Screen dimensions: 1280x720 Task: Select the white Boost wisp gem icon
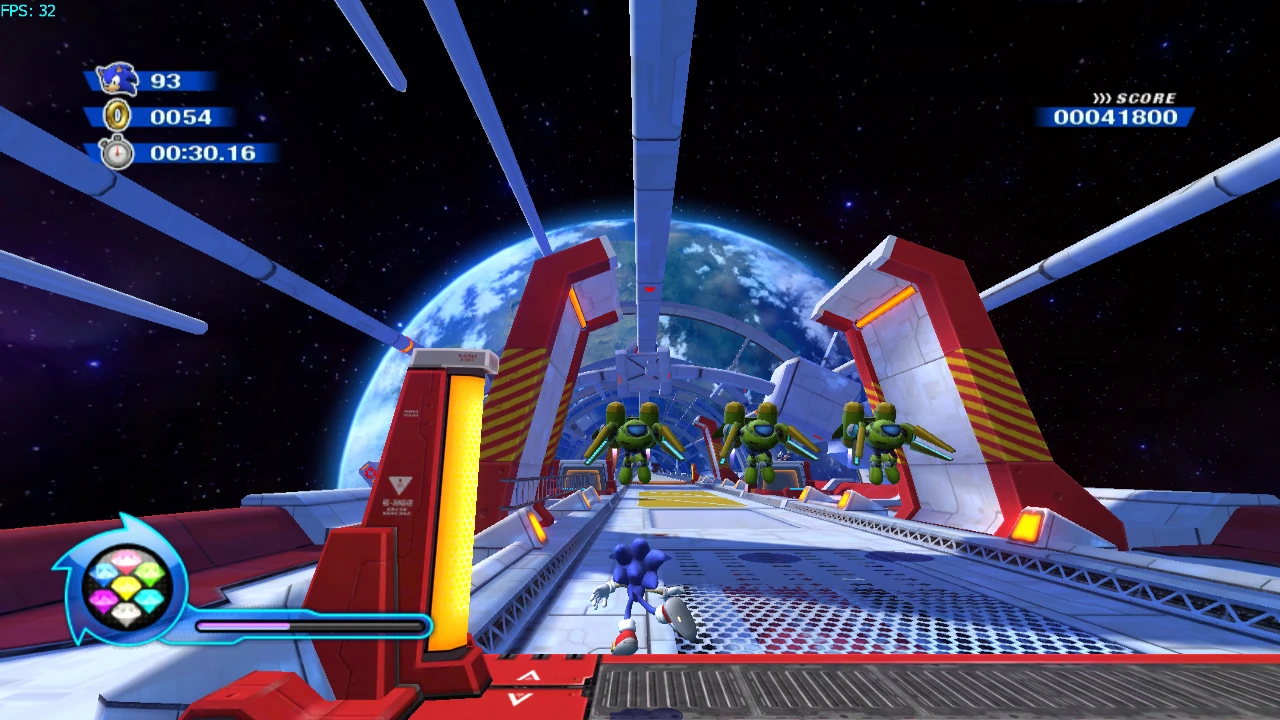tap(125, 613)
